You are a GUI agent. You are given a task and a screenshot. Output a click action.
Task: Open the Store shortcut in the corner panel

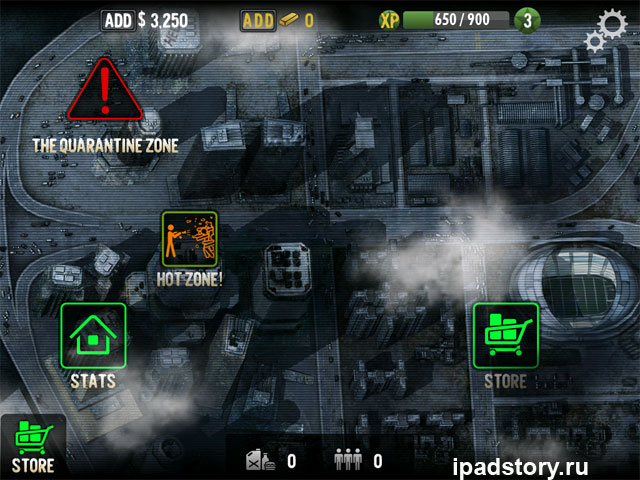[x=33, y=442]
